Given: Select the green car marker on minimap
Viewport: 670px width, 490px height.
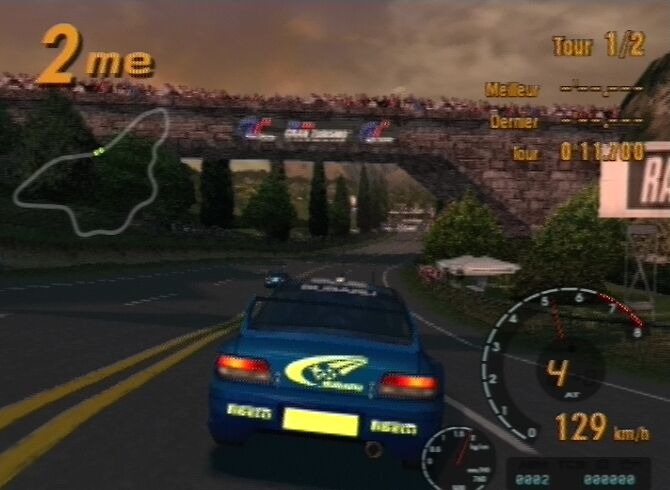Looking at the screenshot, I should [99, 151].
